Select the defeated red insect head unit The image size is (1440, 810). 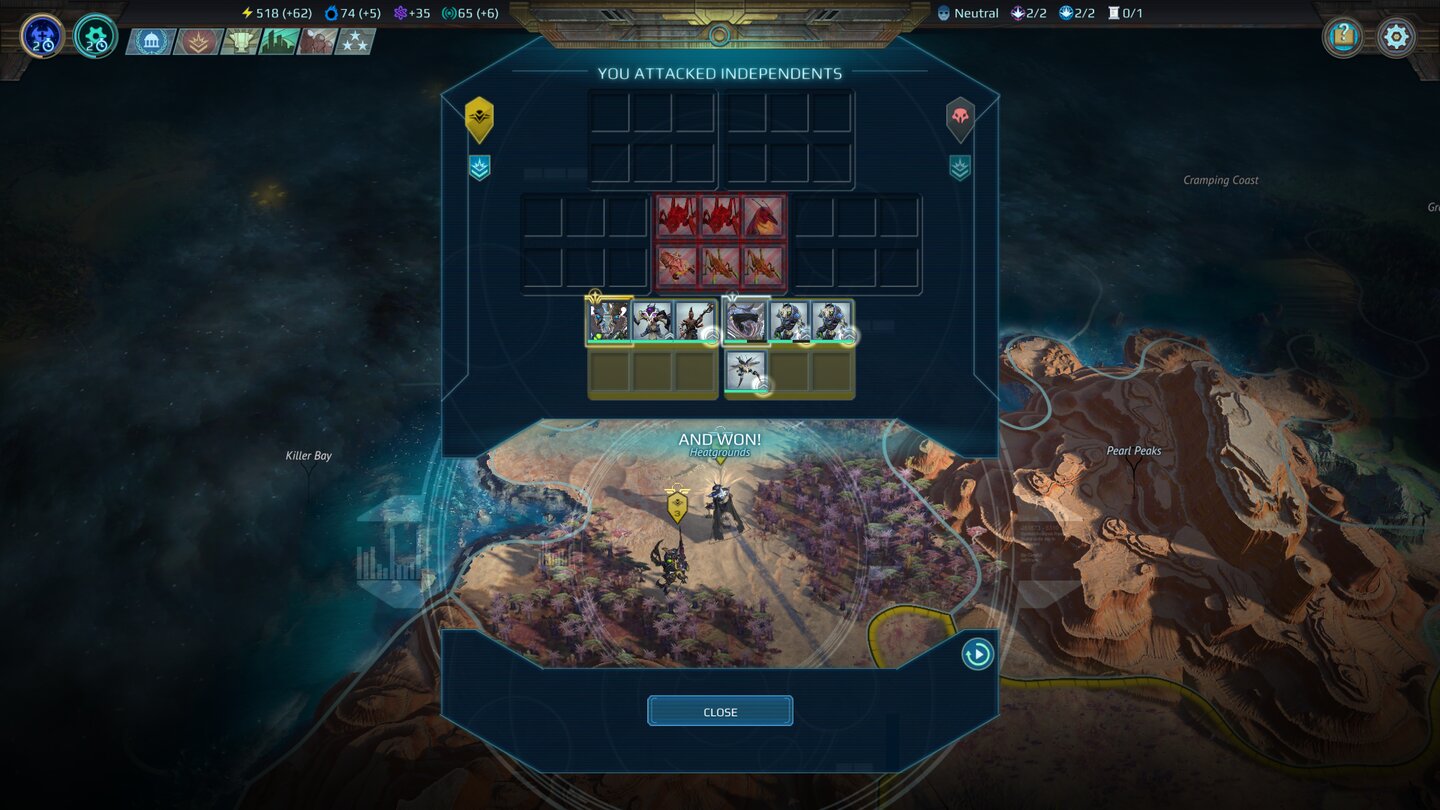[x=763, y=216]
